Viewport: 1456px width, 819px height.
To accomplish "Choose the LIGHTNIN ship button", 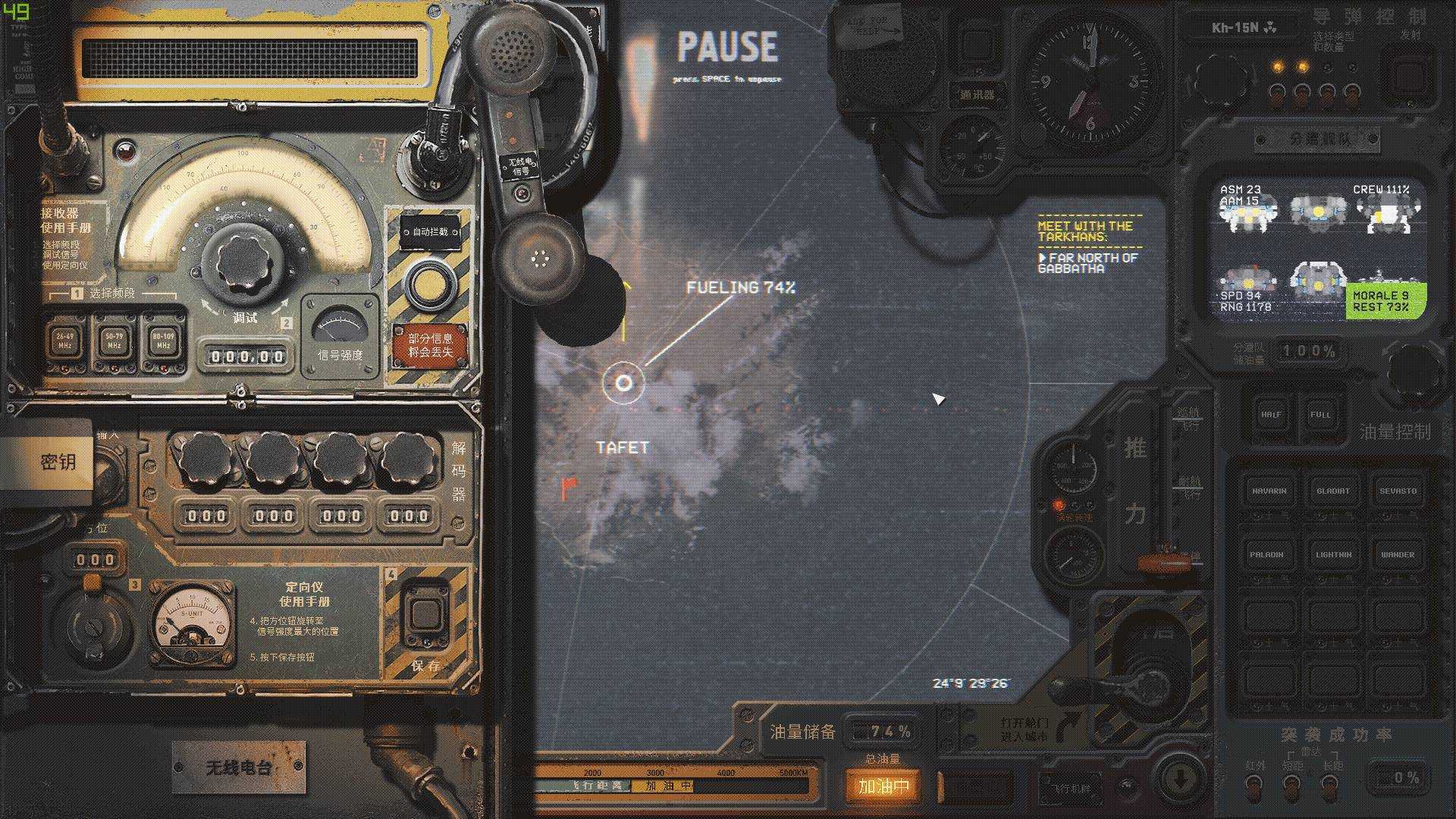I will click(1333, 554).
